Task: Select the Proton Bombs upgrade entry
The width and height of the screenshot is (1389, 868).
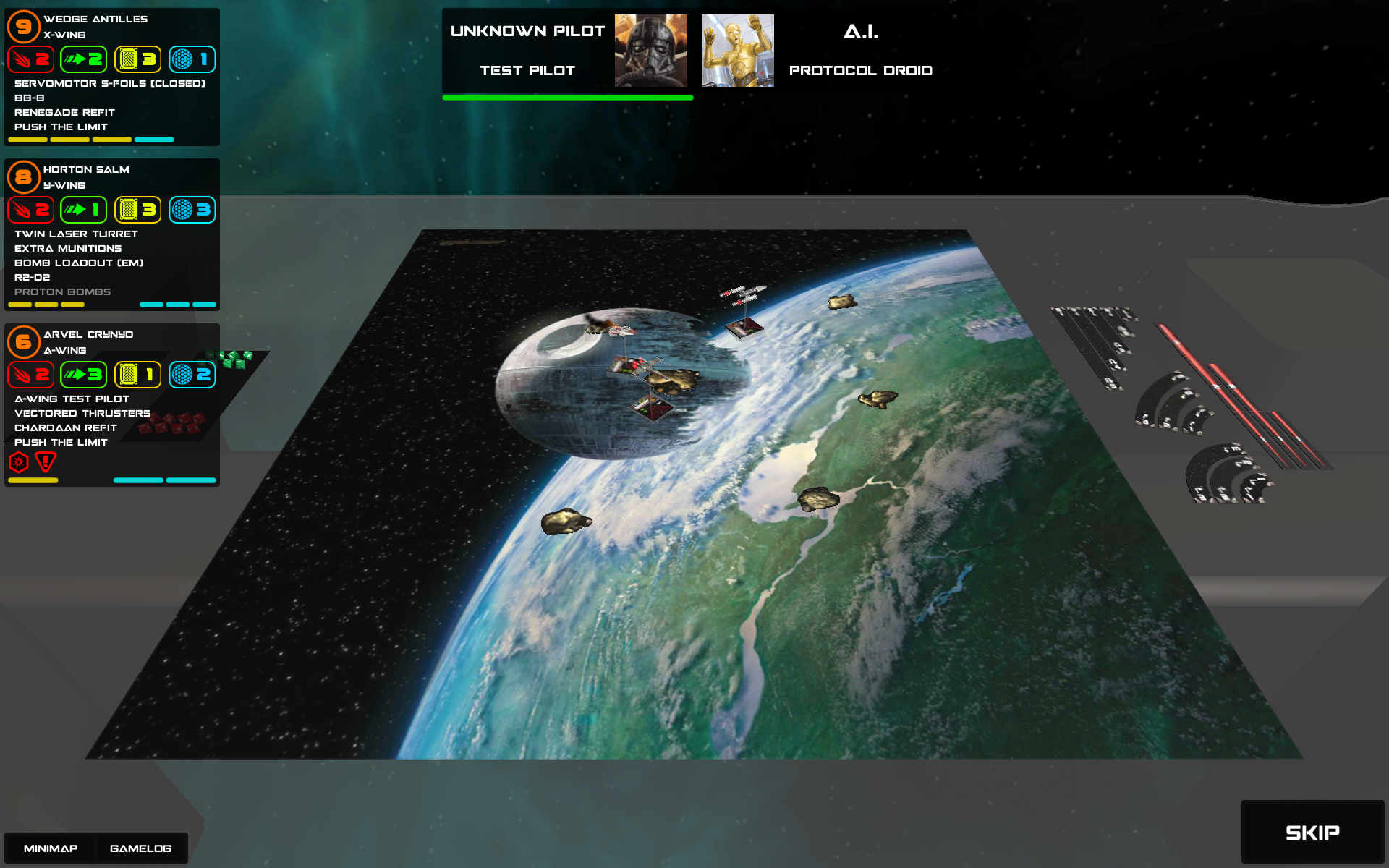Action: pyautogui.click(x=62, y=292)
